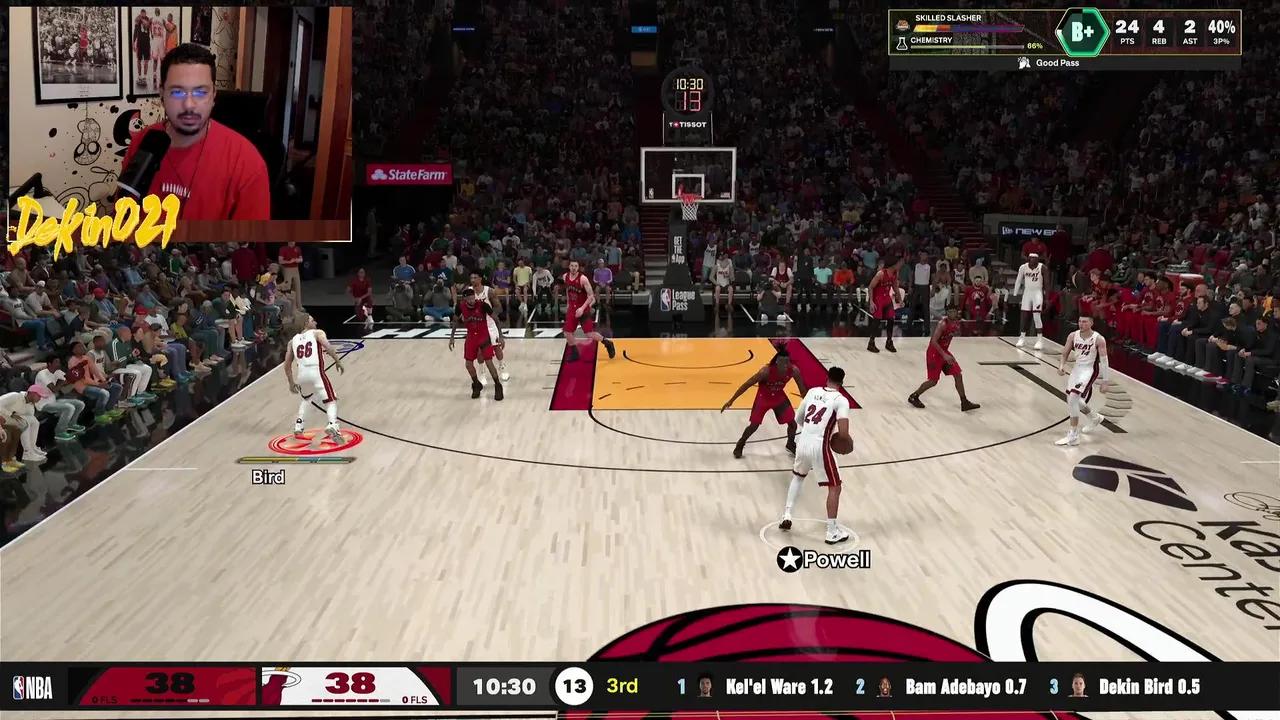Click the NBA logo on the scoreboard

[x=32, y=687]
